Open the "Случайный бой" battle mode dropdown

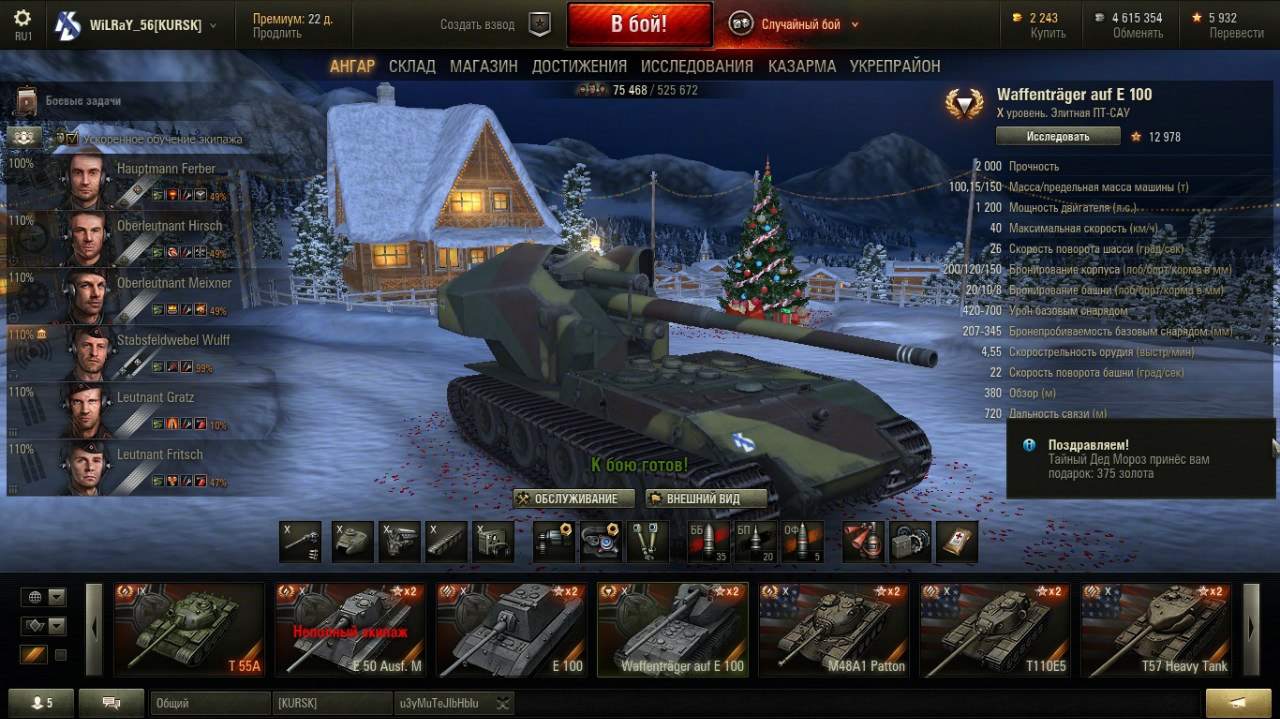pos(809,25)
